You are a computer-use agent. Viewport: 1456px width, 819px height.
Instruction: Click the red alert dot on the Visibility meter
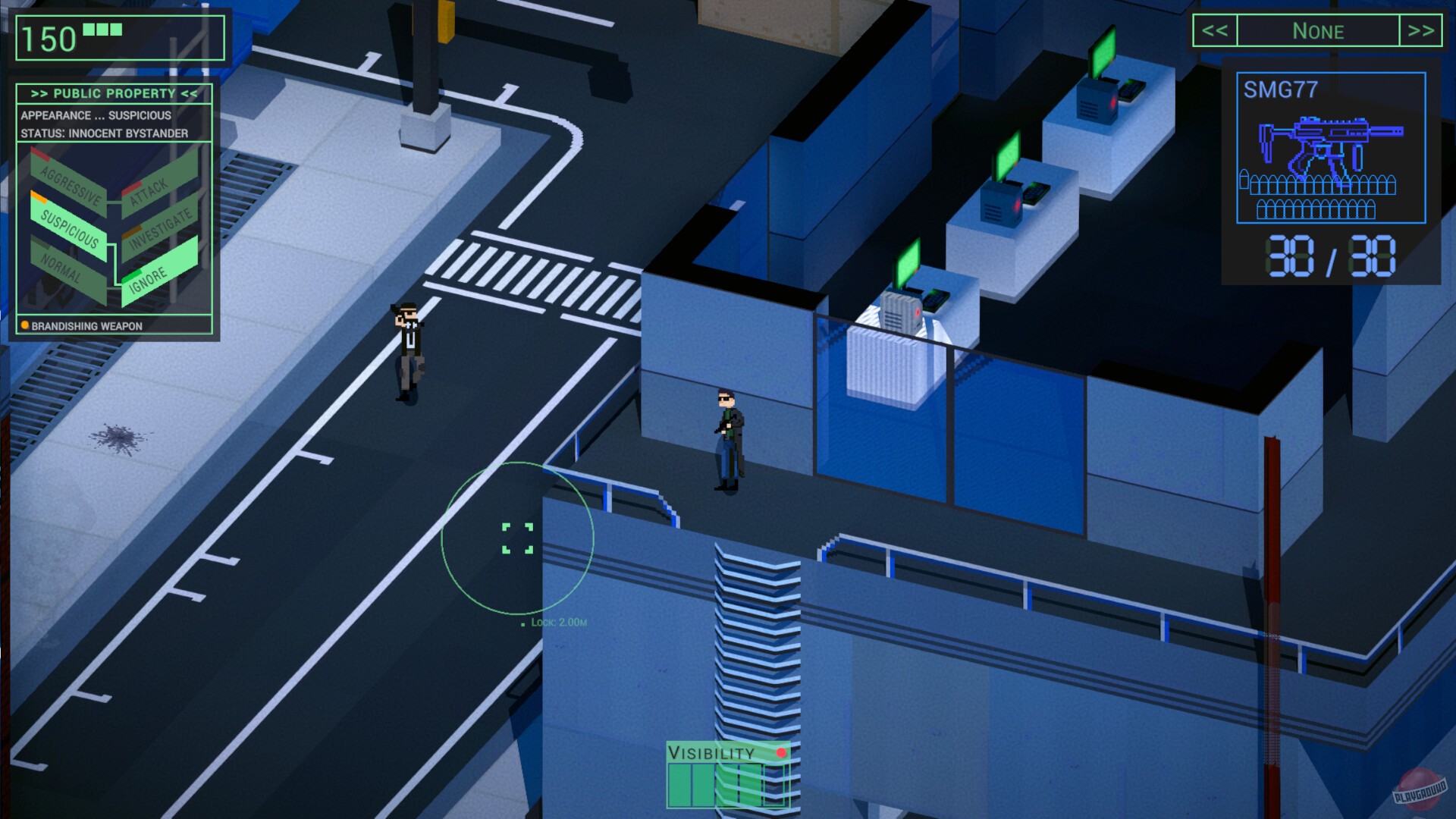pyautogui.click(x=782, y=754)
